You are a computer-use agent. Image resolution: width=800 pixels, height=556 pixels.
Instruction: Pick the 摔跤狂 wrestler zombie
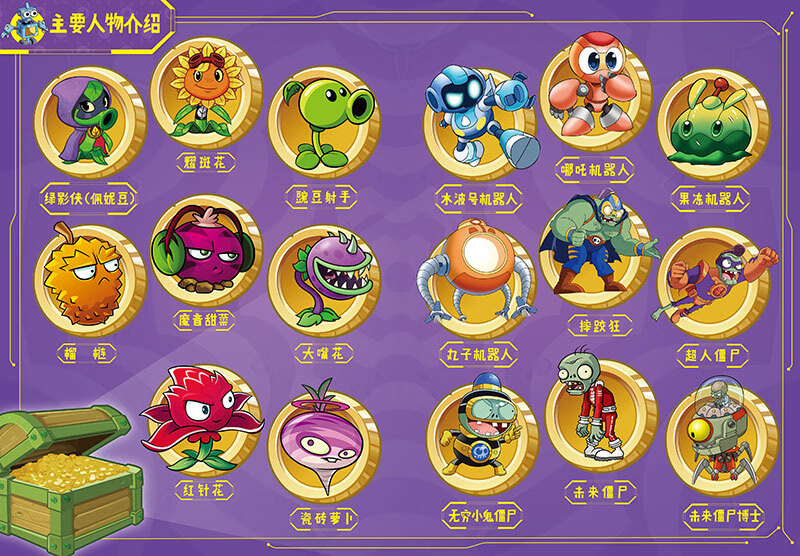596,249
